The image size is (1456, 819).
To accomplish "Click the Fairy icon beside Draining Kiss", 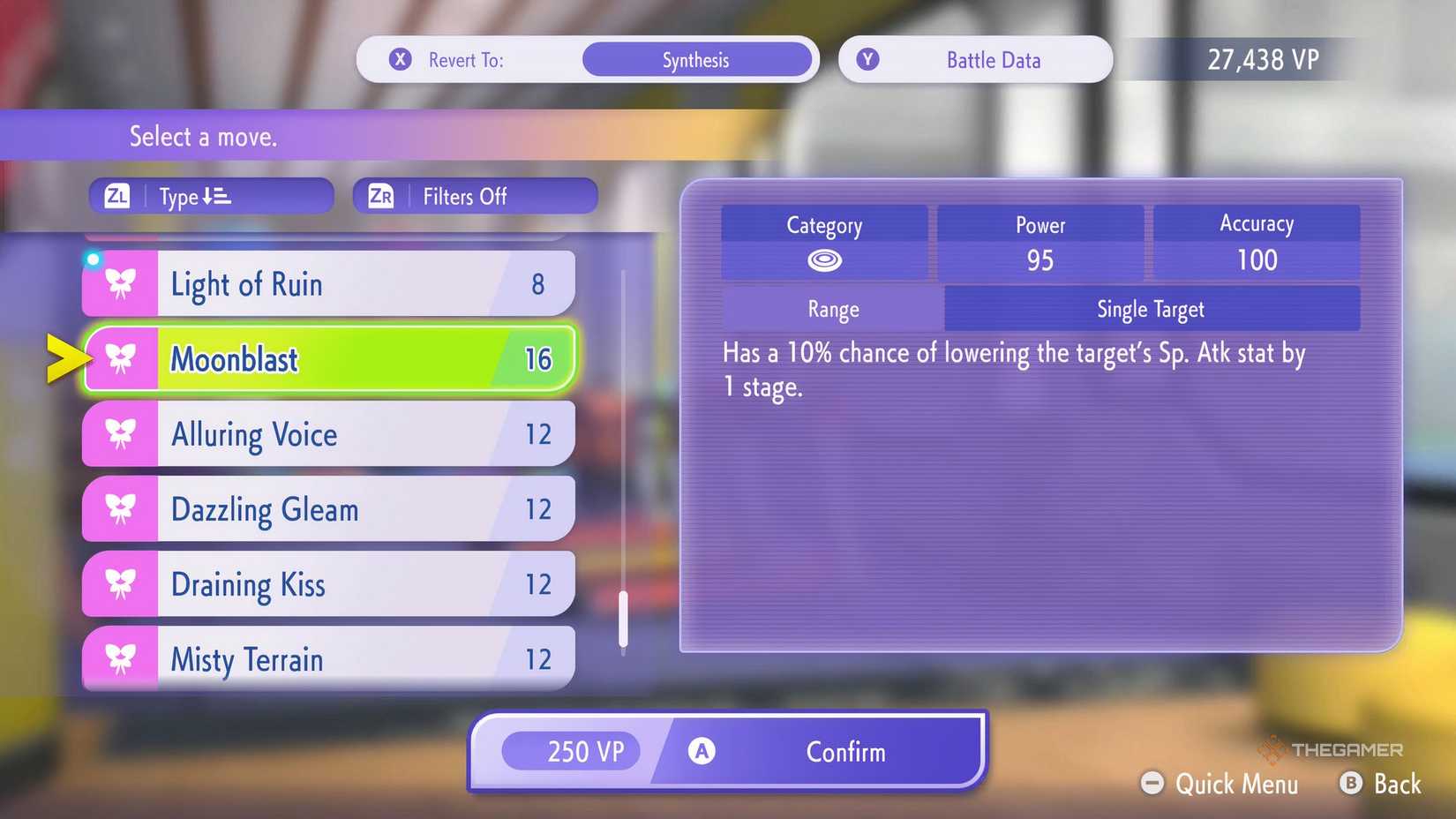I will (x=122, y=583).
